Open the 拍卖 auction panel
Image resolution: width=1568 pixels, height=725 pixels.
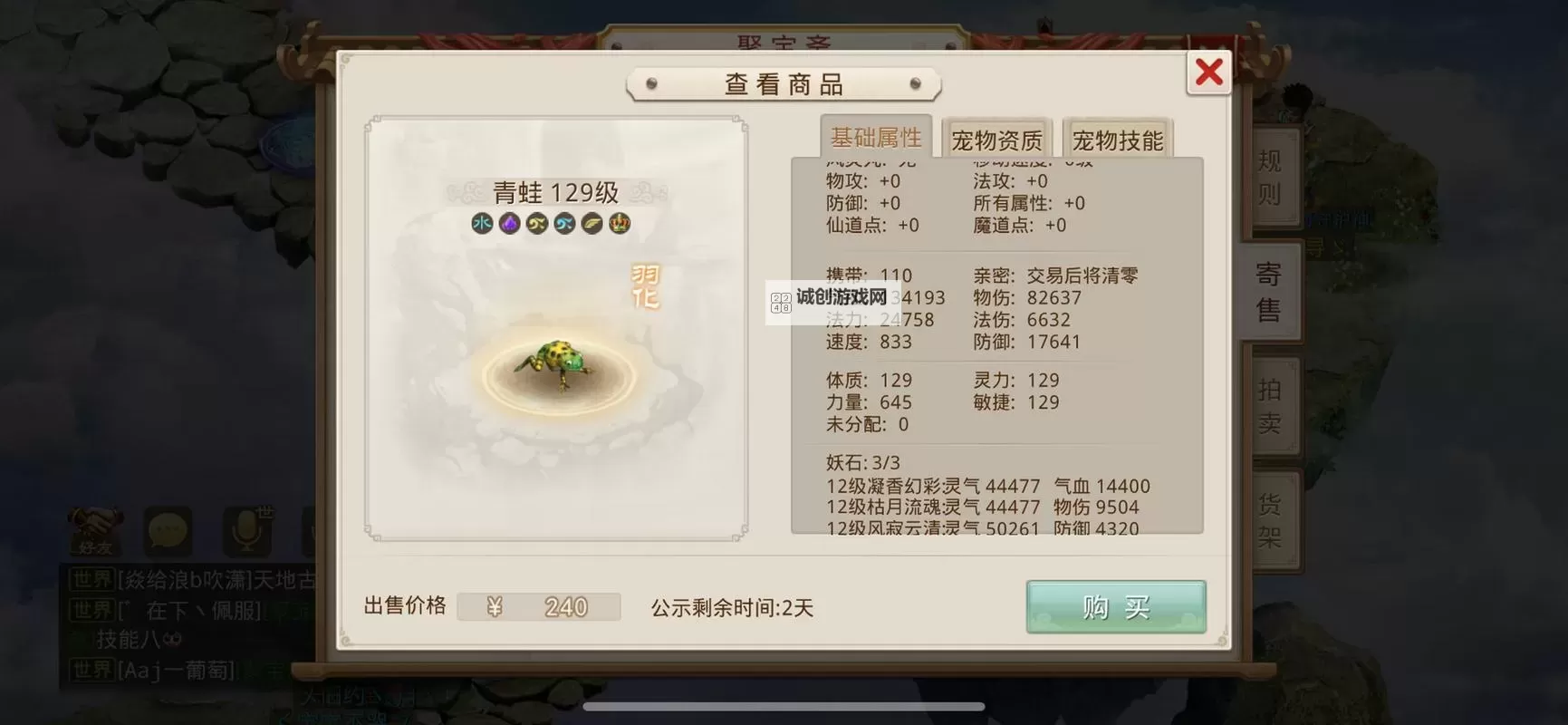tap(1270, 401)
